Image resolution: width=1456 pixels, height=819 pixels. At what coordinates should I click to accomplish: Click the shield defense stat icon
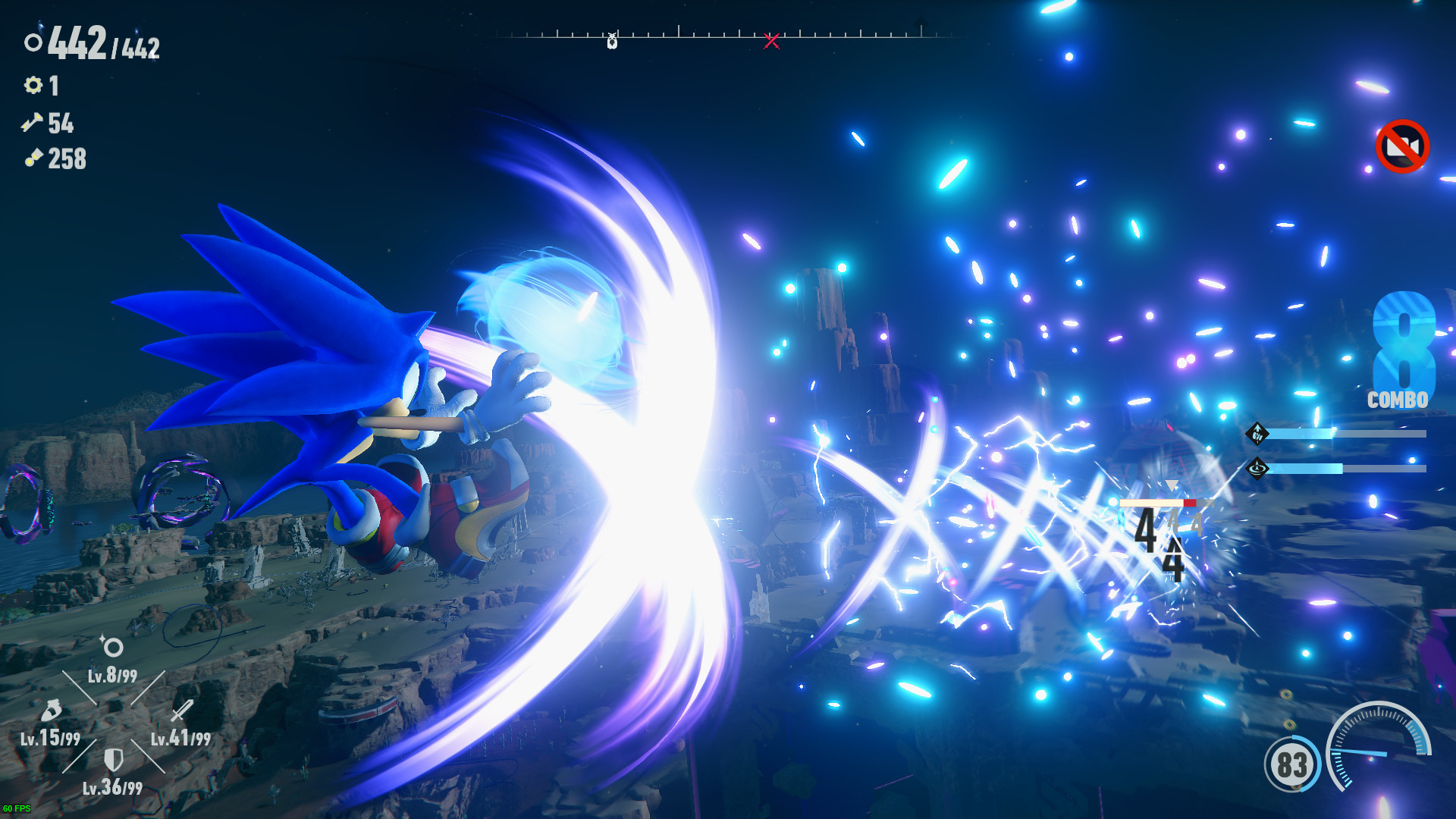pyautogui.click(x=114, y=758)
